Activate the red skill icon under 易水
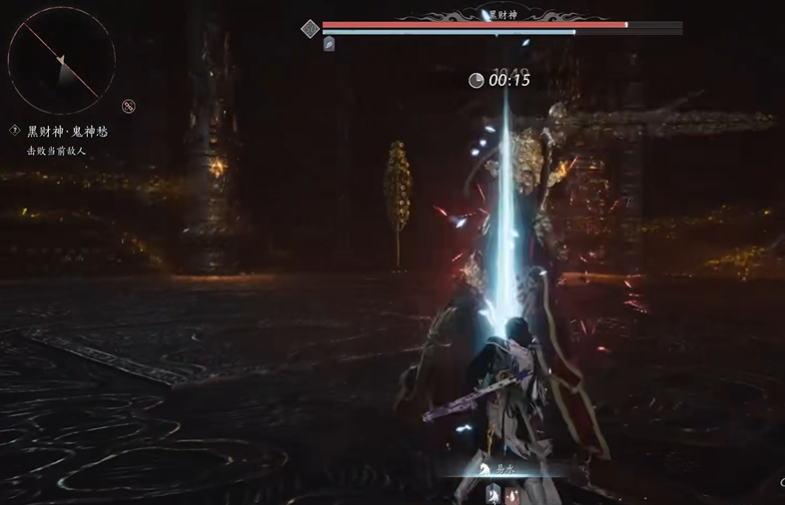The height and width of the screenshot is (505, 785). (512, 493)
